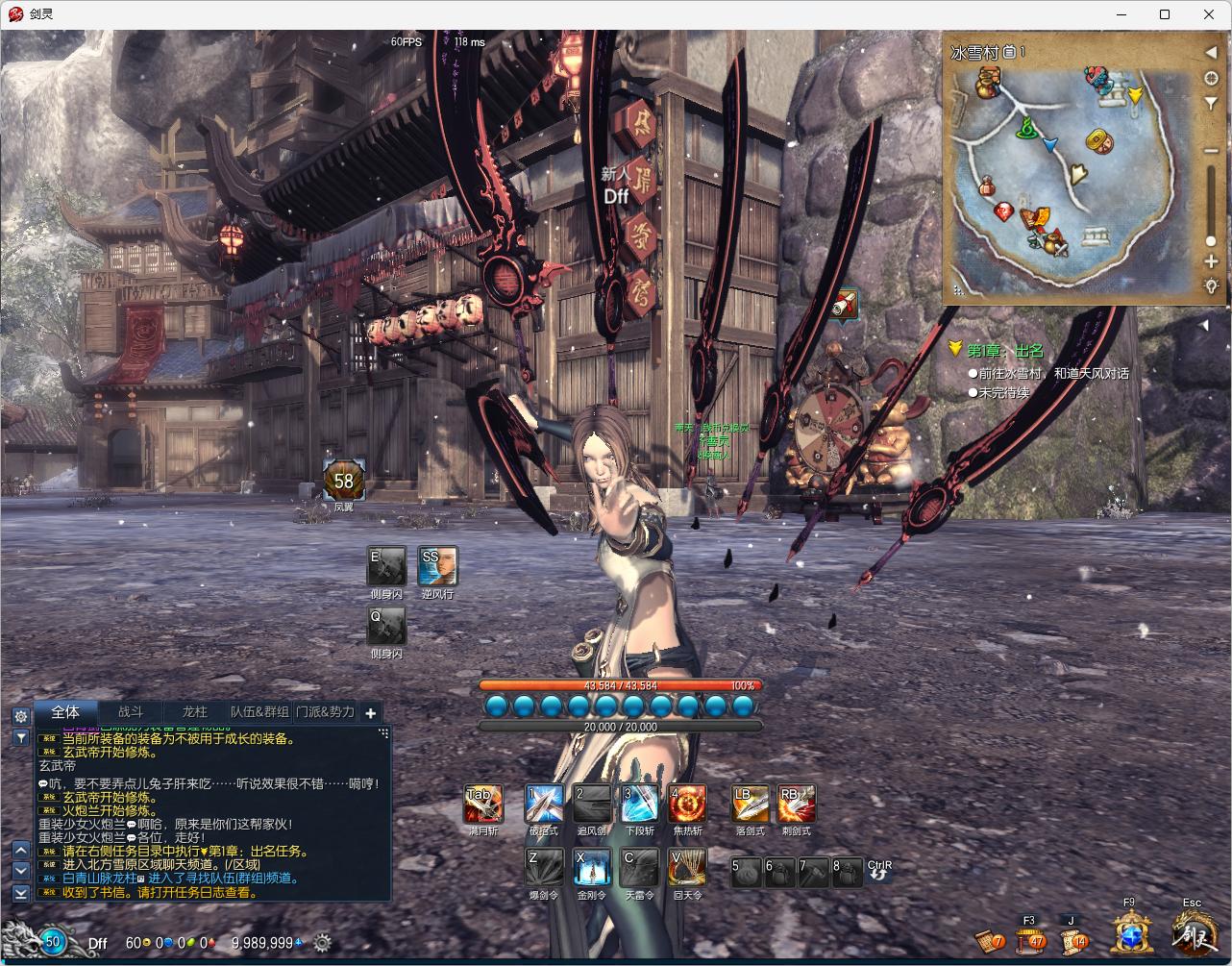Jump chat log to the bottom

[20, 893]
